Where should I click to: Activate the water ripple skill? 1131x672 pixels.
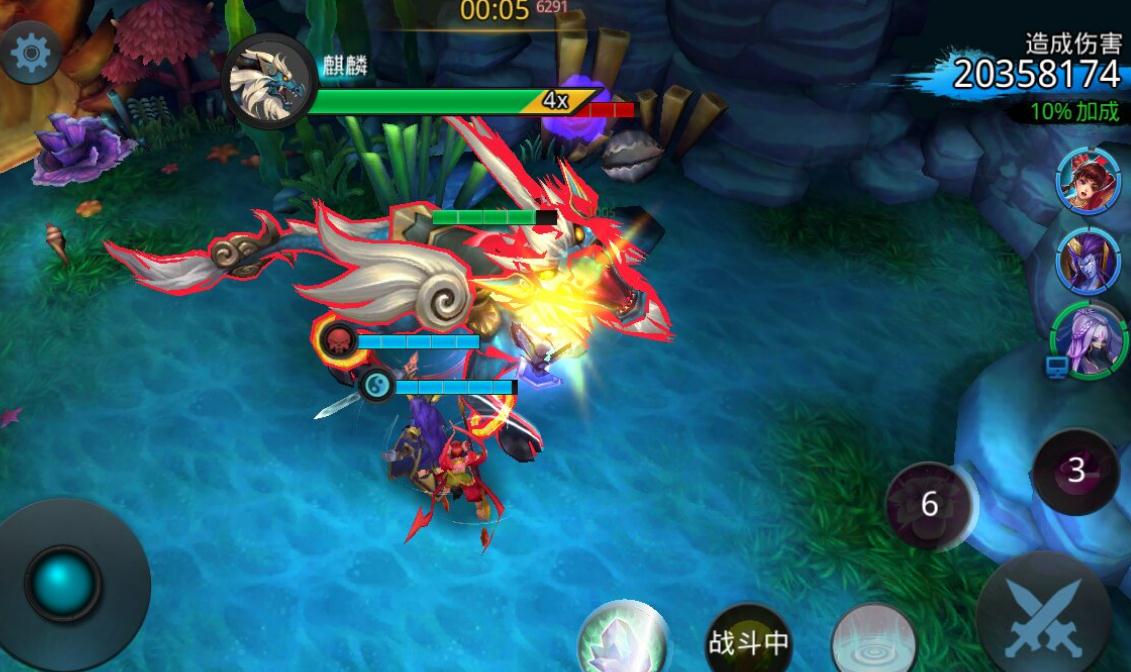pyautogui.click(x=874, y=640)
